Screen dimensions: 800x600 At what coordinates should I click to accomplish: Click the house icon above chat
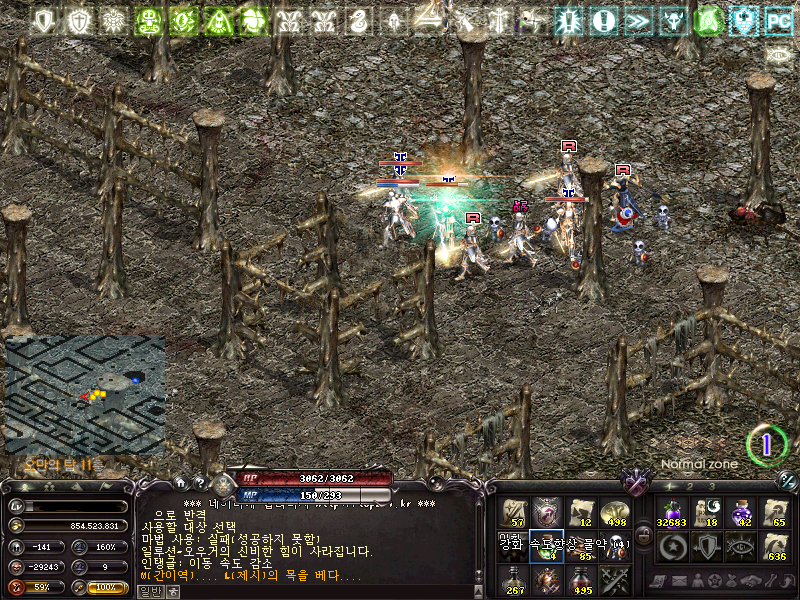[x=181, y=483]
